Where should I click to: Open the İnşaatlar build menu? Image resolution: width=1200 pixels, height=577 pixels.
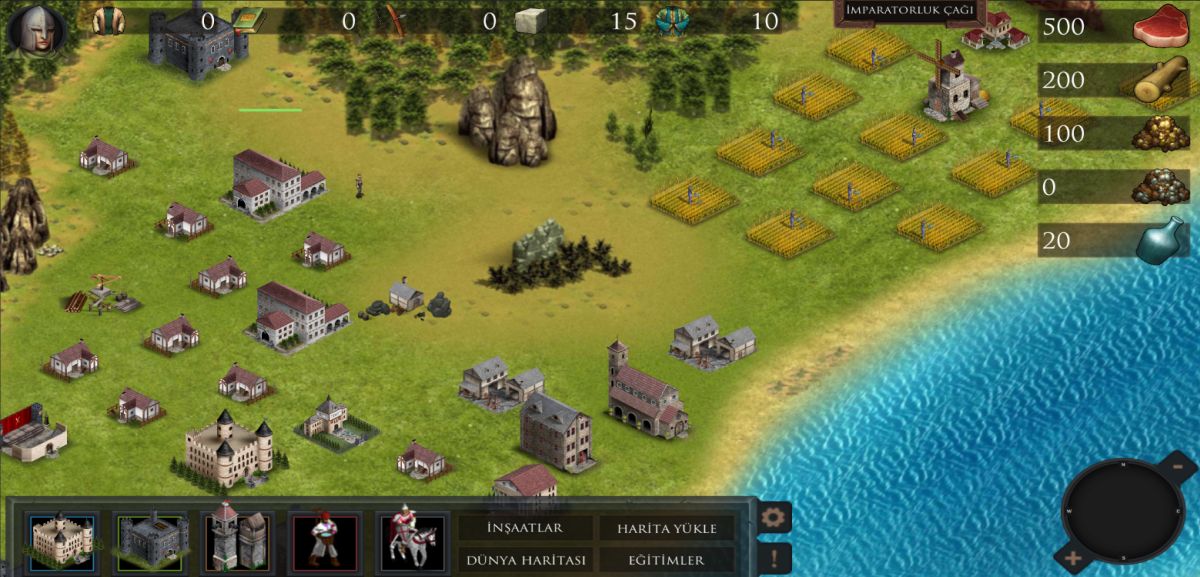(524, 527)
